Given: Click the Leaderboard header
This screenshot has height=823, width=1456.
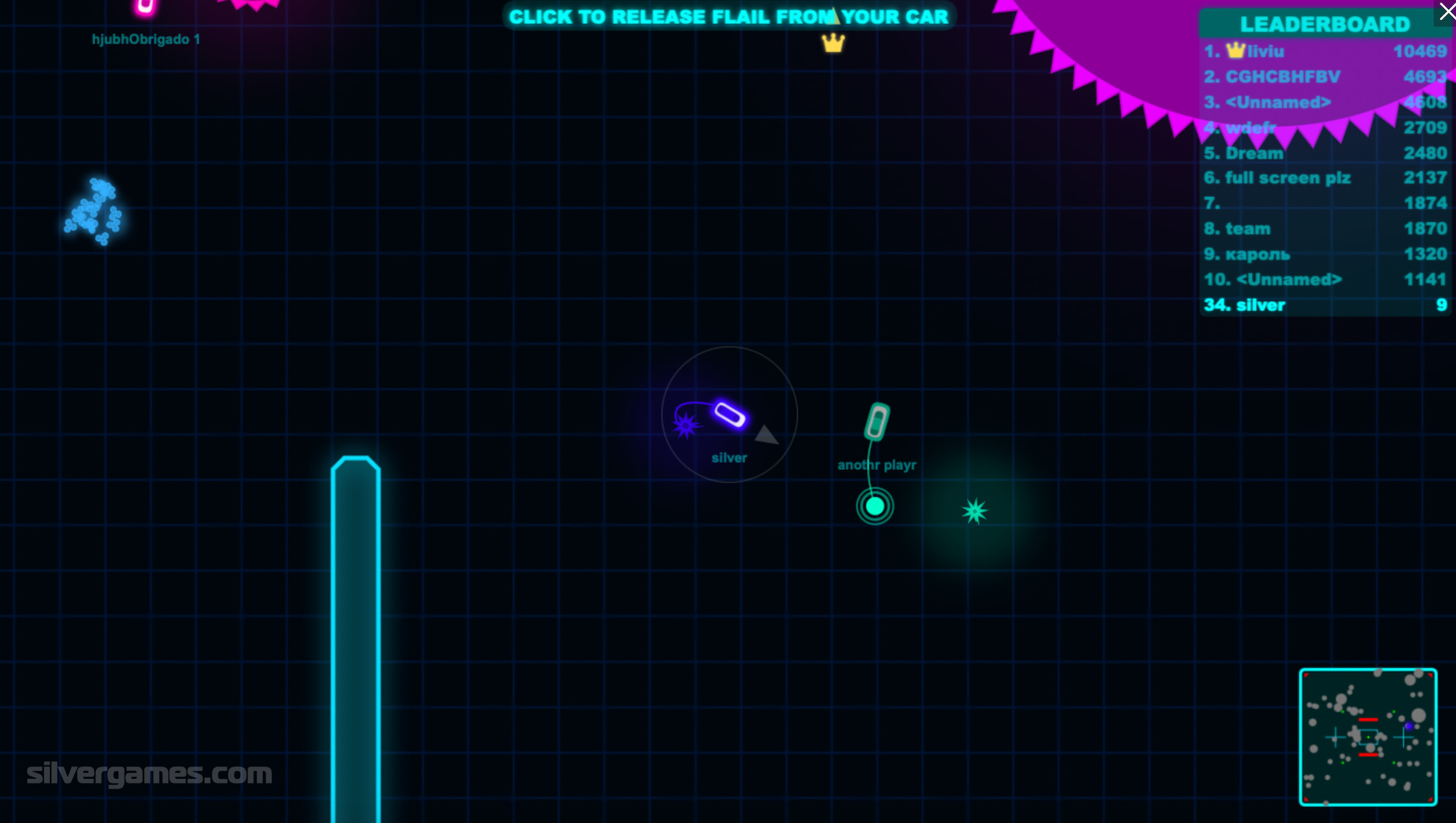Looking at the screenshot, I should [x=1325, y=25].
